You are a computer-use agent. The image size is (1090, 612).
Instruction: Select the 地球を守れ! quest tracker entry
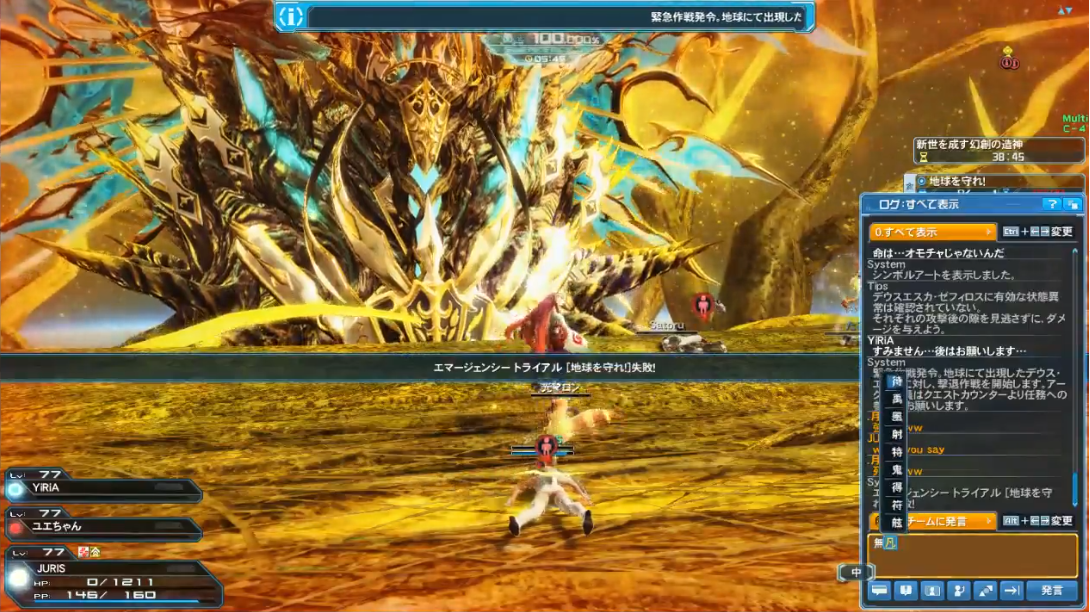990,182
